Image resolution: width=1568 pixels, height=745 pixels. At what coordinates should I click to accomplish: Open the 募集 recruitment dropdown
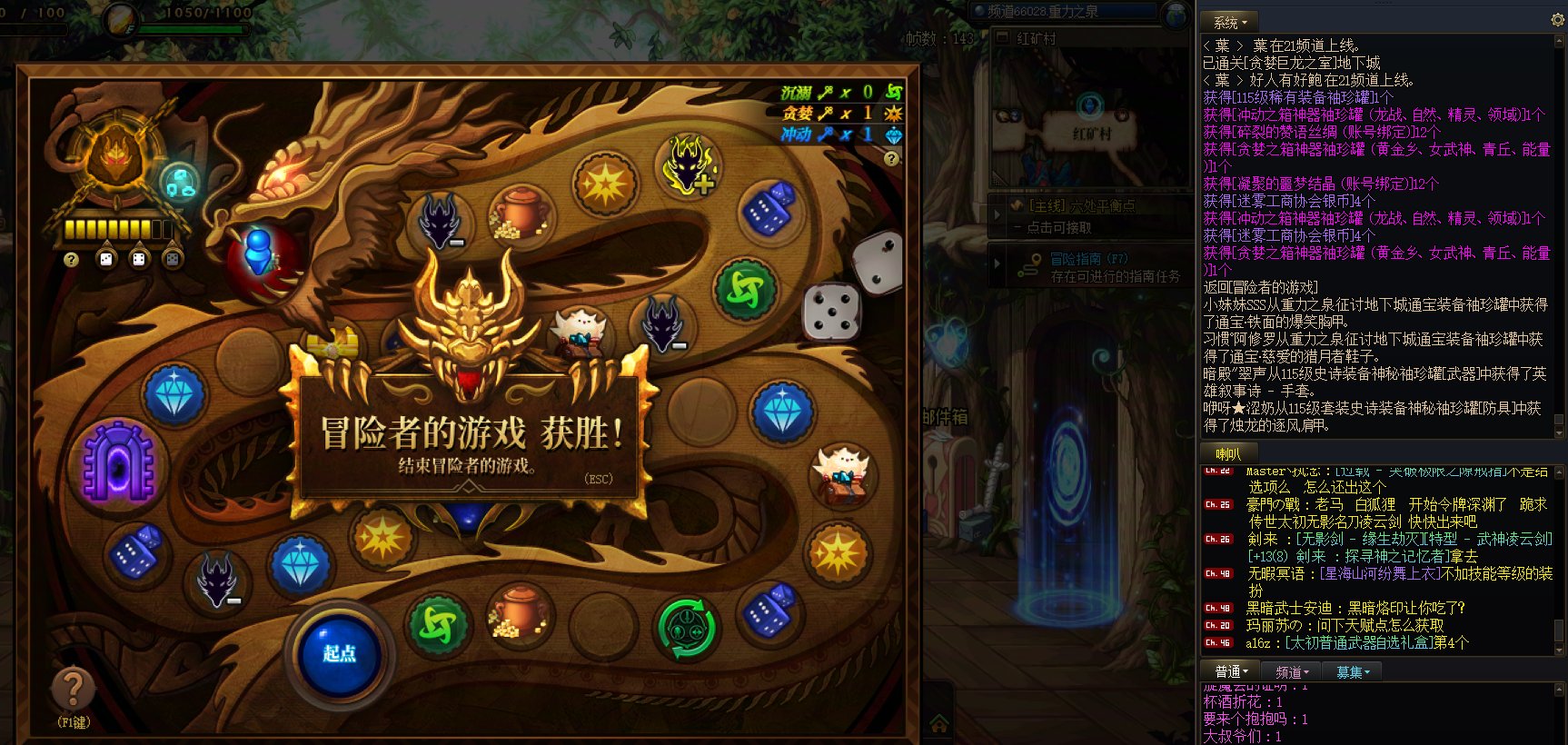1352,671
